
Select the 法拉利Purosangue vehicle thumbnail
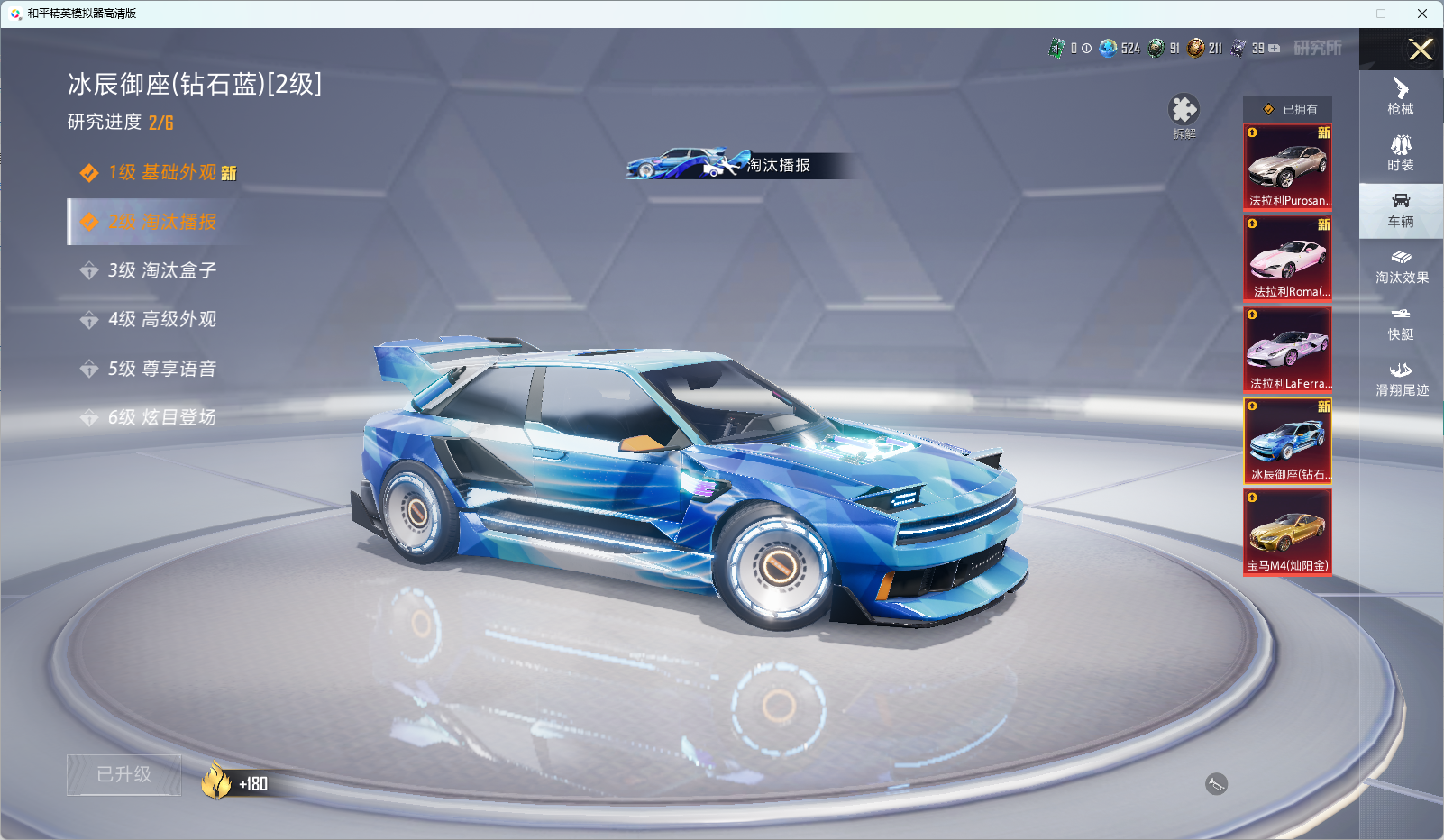(x=1287, y=167)
